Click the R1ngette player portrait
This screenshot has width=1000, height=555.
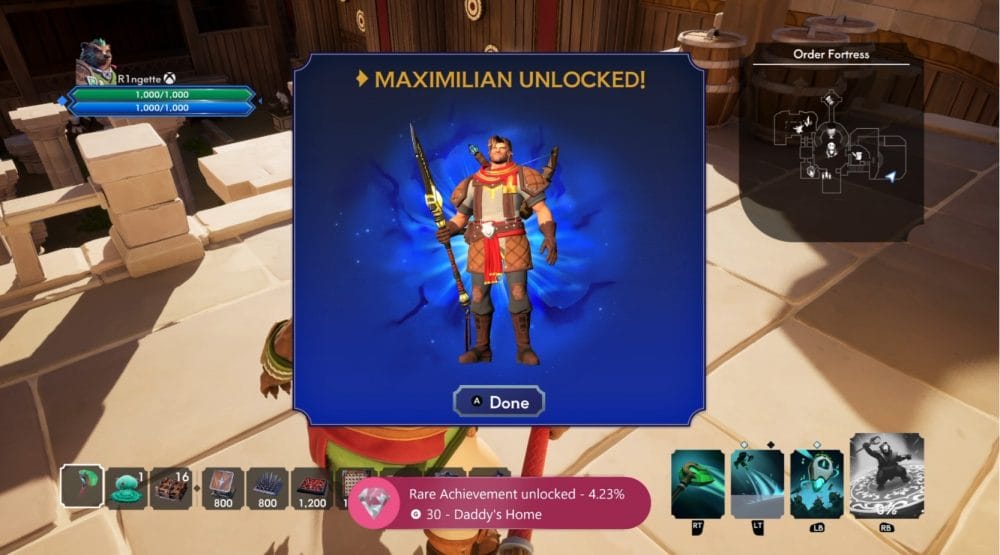pyautogui.click(x=96, y=62)
